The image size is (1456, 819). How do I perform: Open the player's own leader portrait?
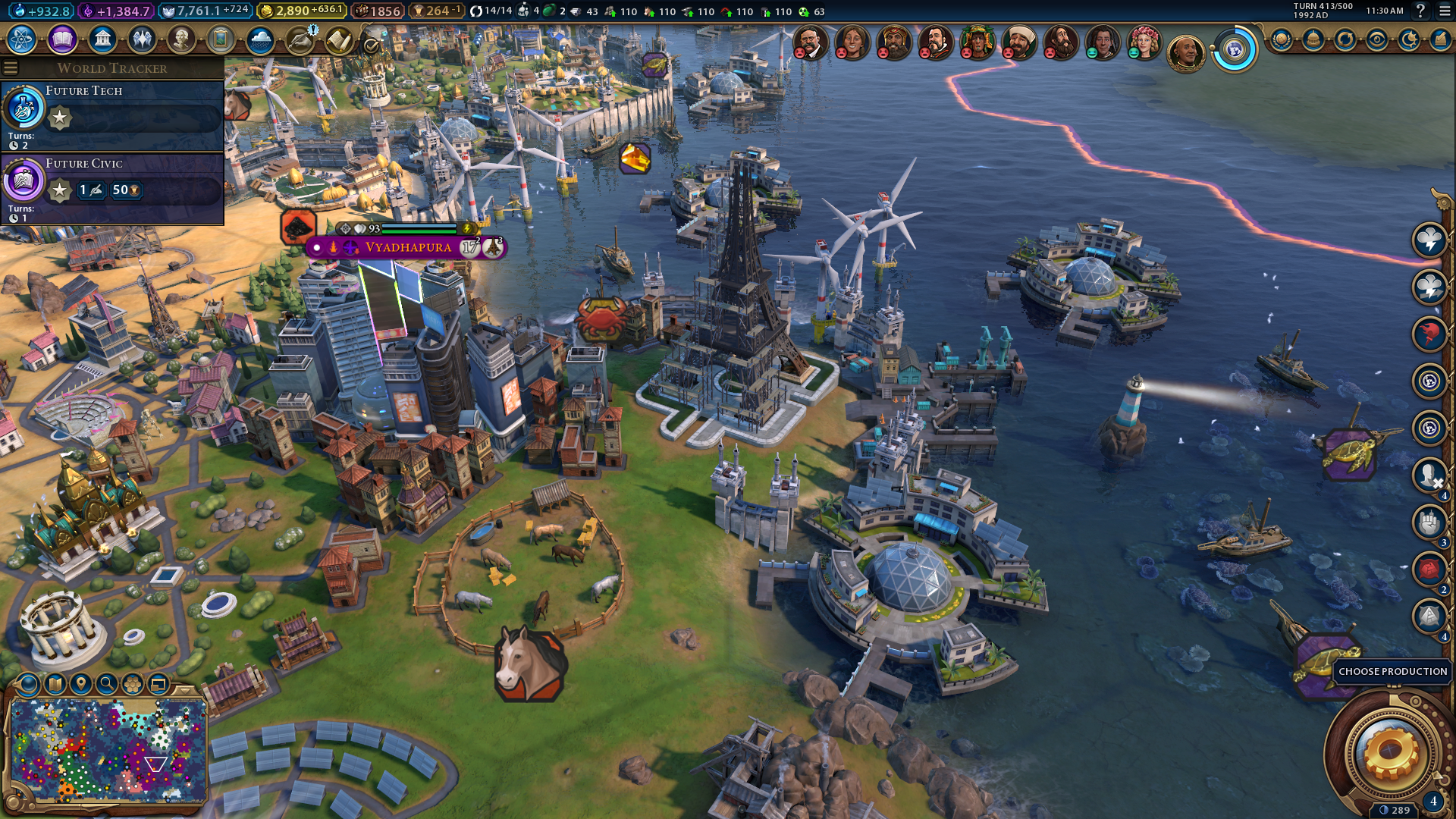click(1186, 52)
